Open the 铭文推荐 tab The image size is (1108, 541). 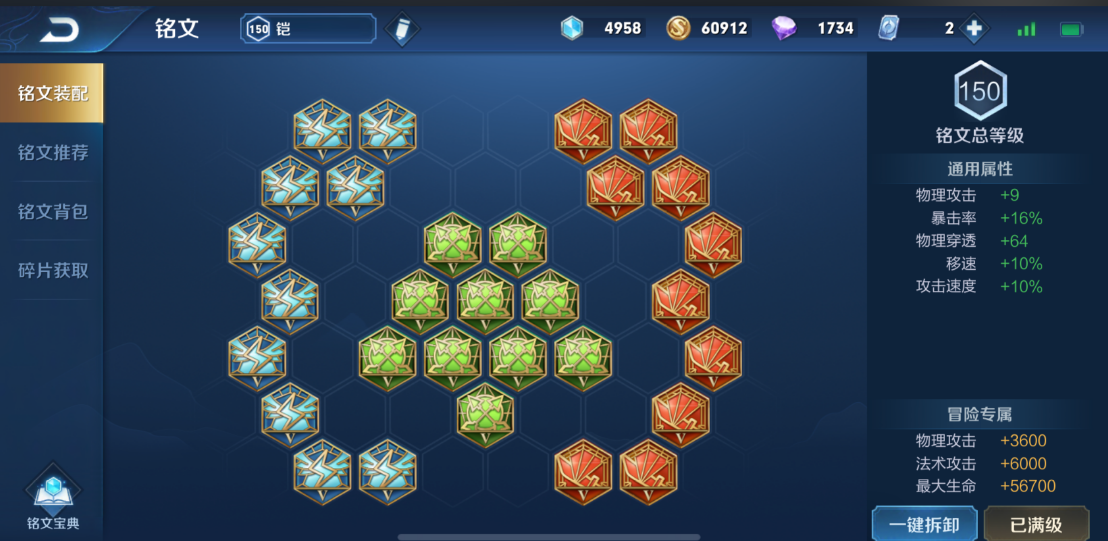click(x=52, y=153)
